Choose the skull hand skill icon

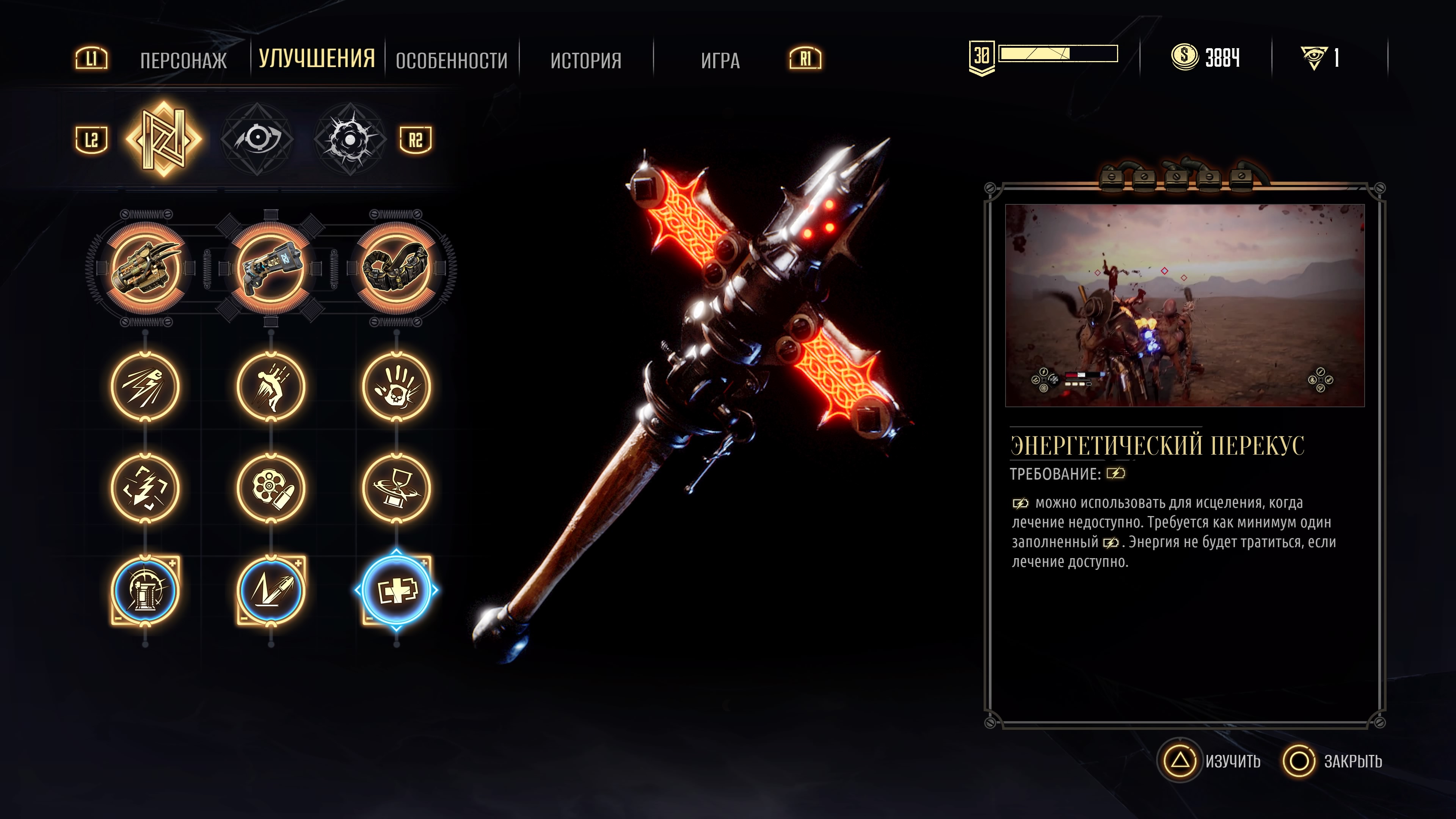(396, 387)
